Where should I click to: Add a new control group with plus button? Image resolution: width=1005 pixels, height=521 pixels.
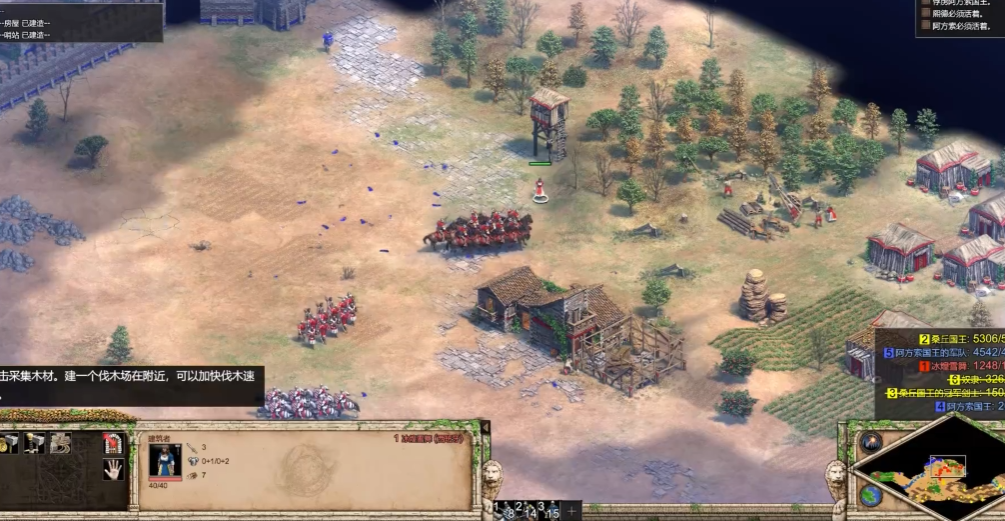coord(573,512)
